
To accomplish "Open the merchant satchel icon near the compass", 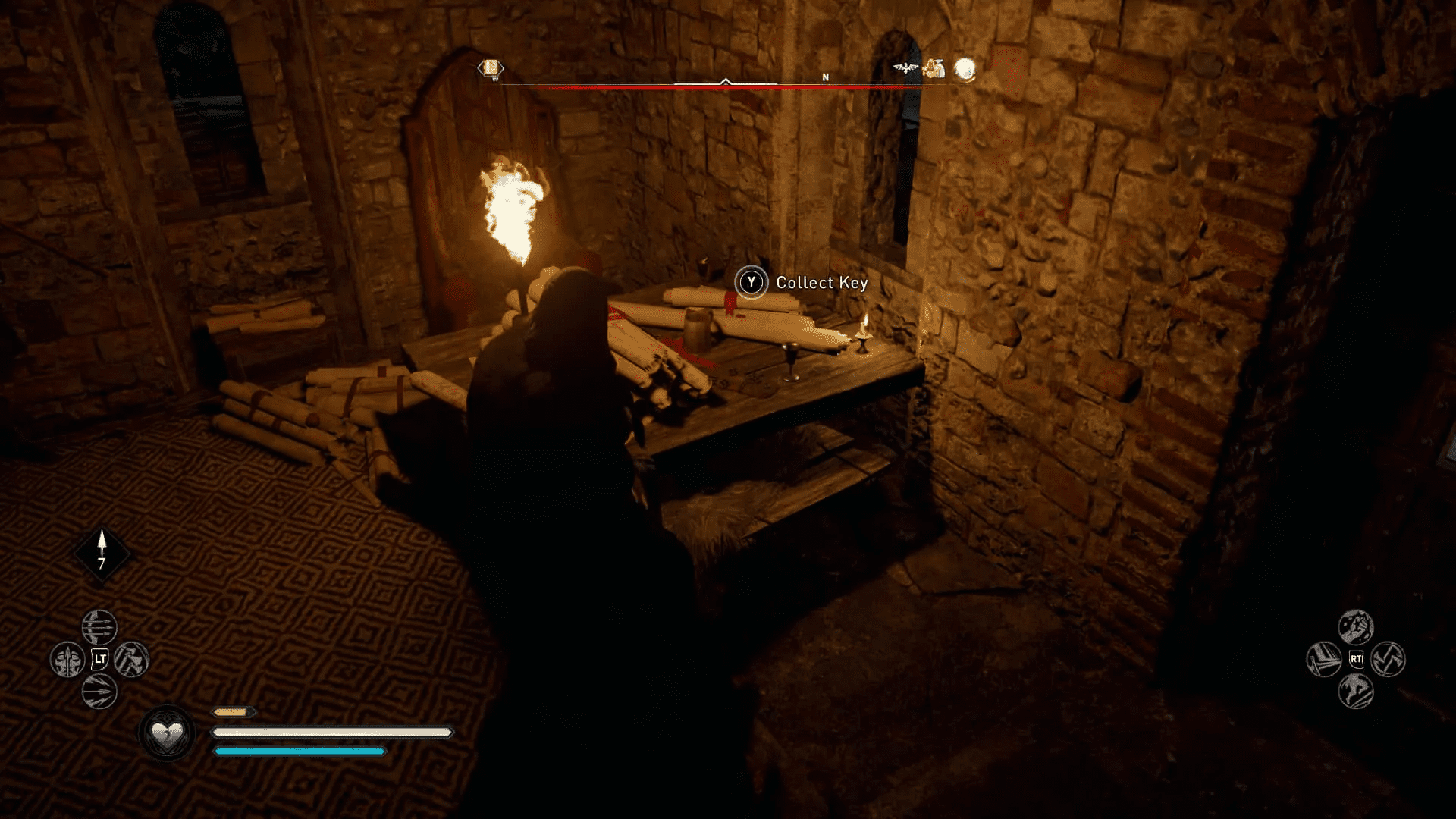I will (934, 69).
